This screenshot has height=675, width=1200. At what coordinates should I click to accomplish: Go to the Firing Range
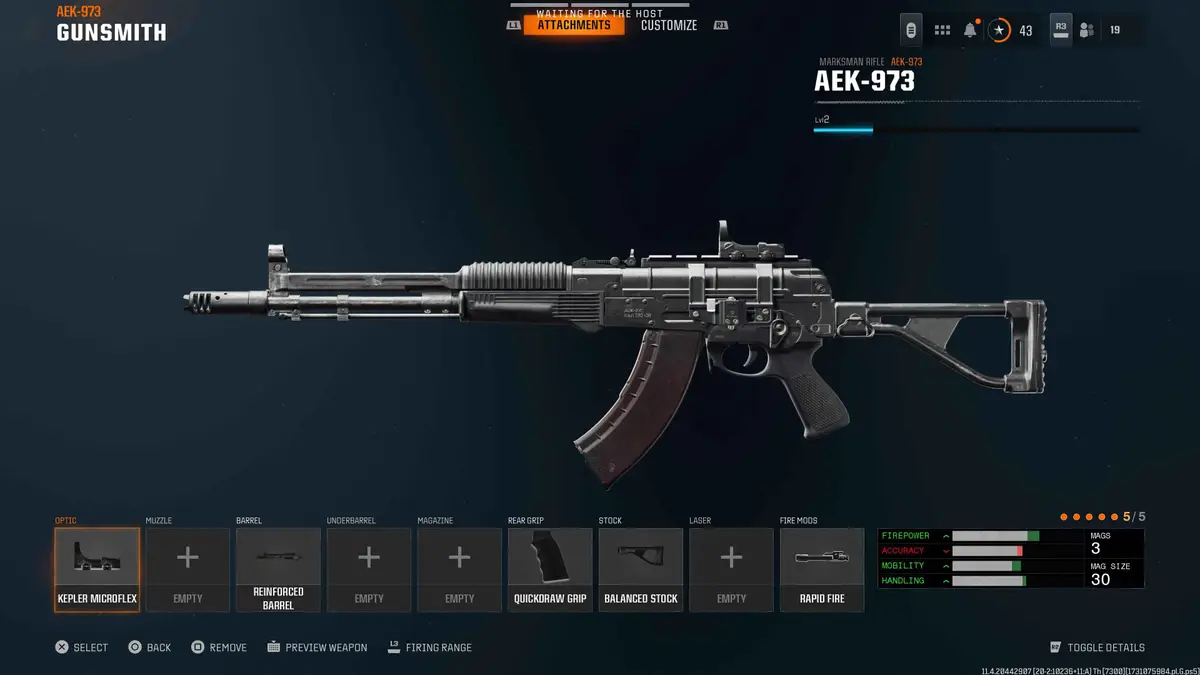pos(430,648)
